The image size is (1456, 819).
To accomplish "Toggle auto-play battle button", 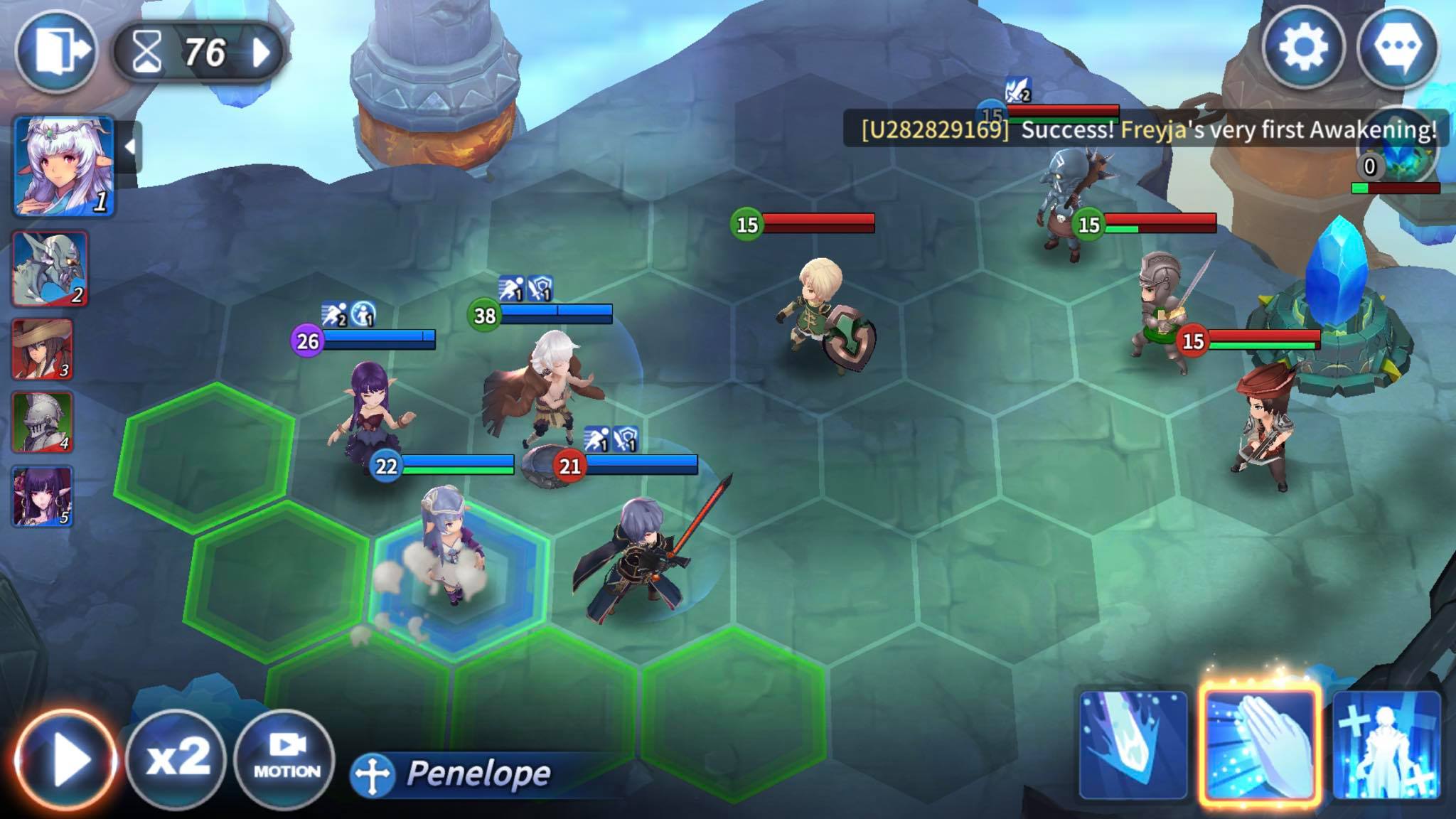I will tap(65, 759).
